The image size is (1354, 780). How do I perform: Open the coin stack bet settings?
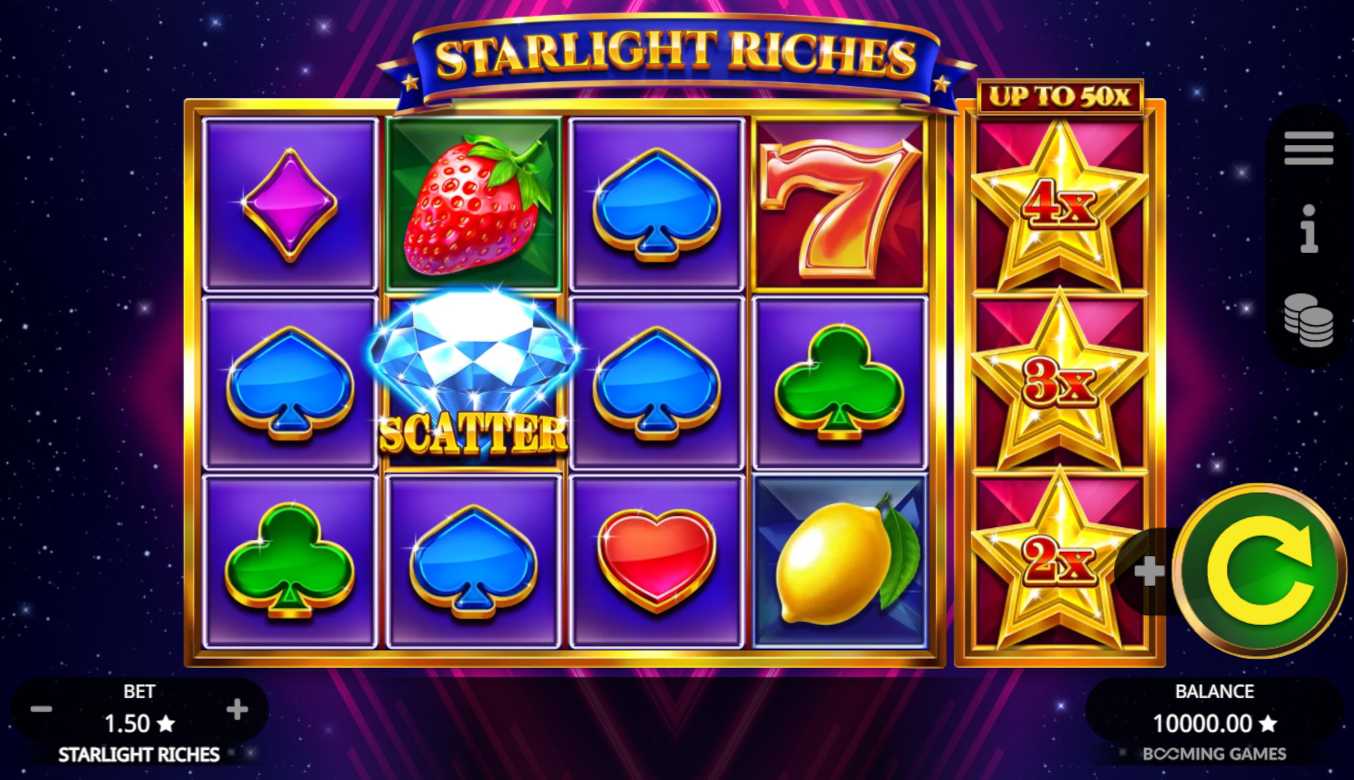pos(1308,321)
